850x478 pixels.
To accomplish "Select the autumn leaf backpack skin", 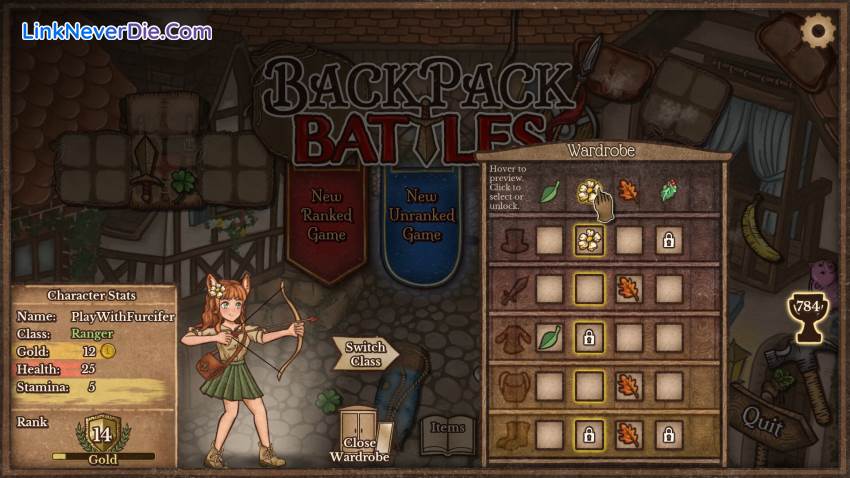I will (x=628, y=386).
